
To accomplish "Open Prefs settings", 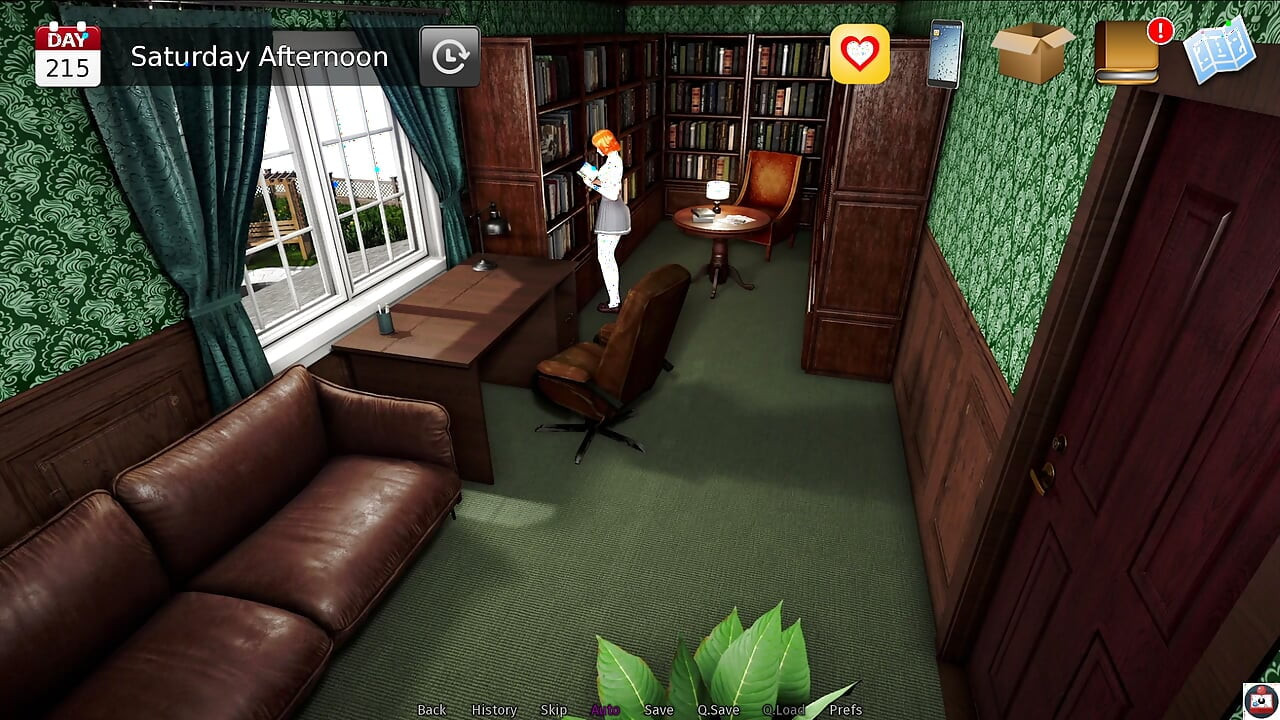I will tap(846, 710).
